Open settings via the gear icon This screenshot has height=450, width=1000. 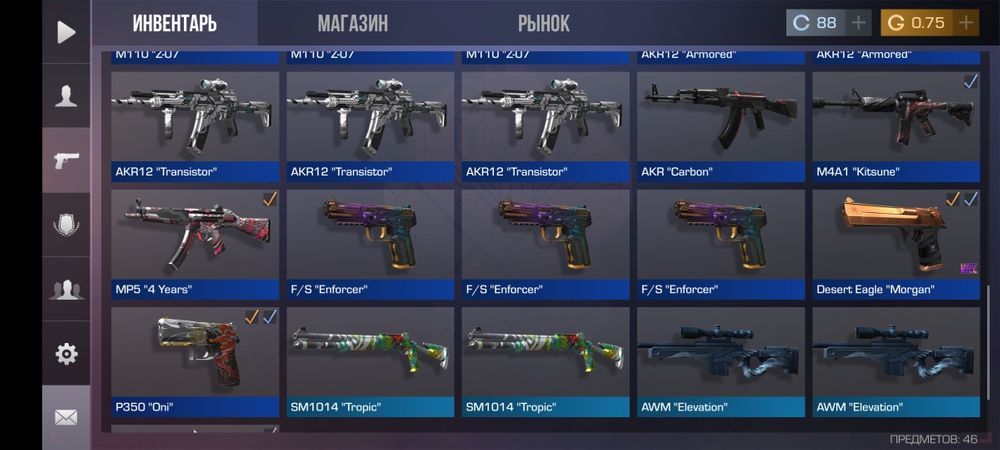pyautogui.click(x=66, y=353)
